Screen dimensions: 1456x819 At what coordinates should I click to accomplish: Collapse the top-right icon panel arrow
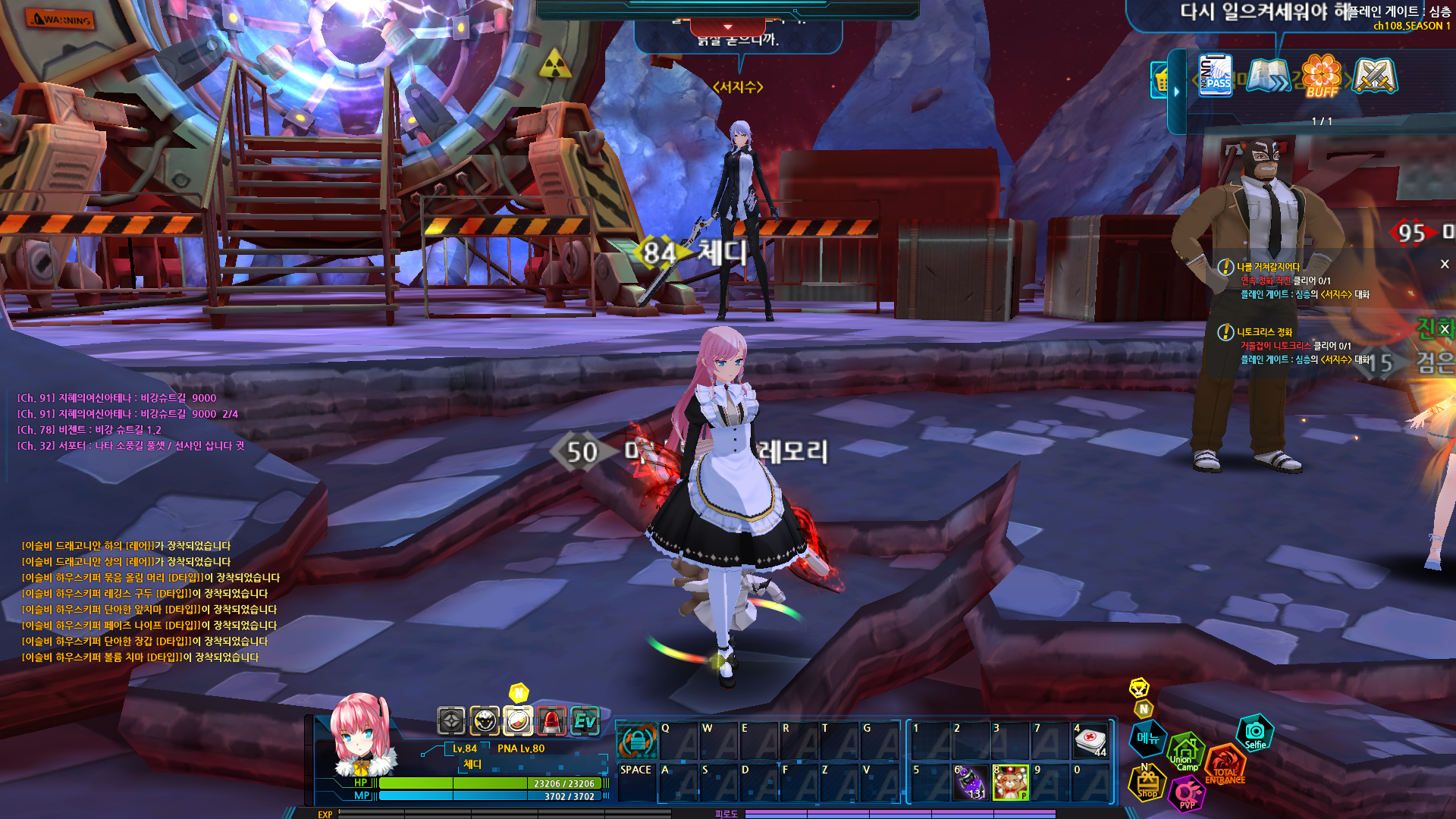click(x=1177, y=92)
